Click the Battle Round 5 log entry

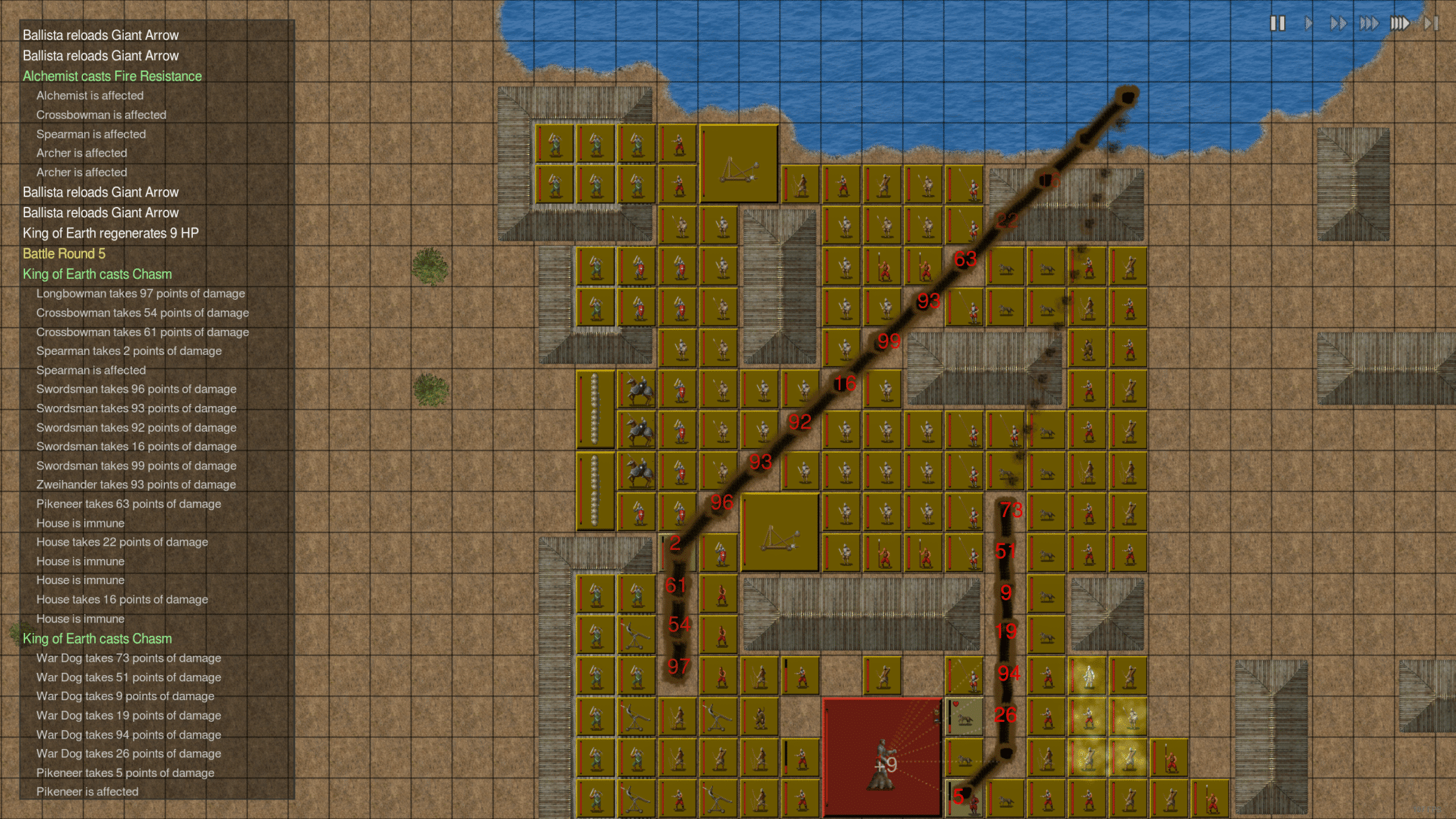pyautogui.click(x=64, y=254)
